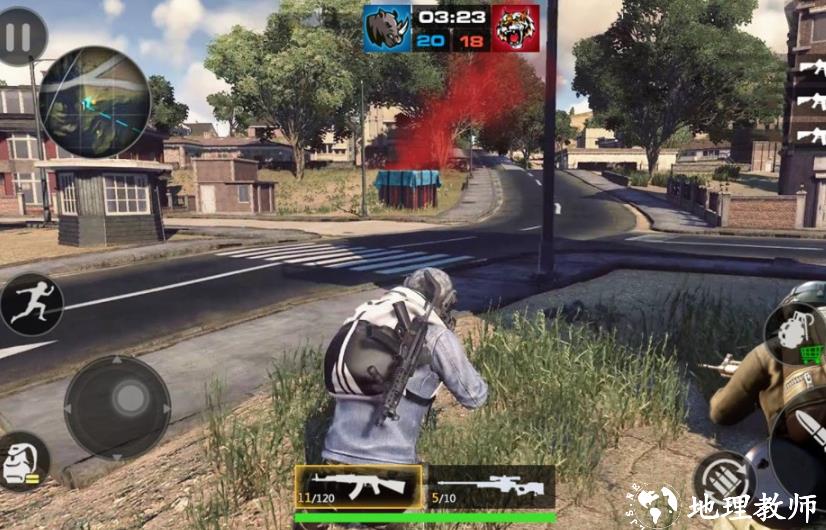Pause the game with the pause button
Screen dimensions: 826x530
click(x=20, y=36)
